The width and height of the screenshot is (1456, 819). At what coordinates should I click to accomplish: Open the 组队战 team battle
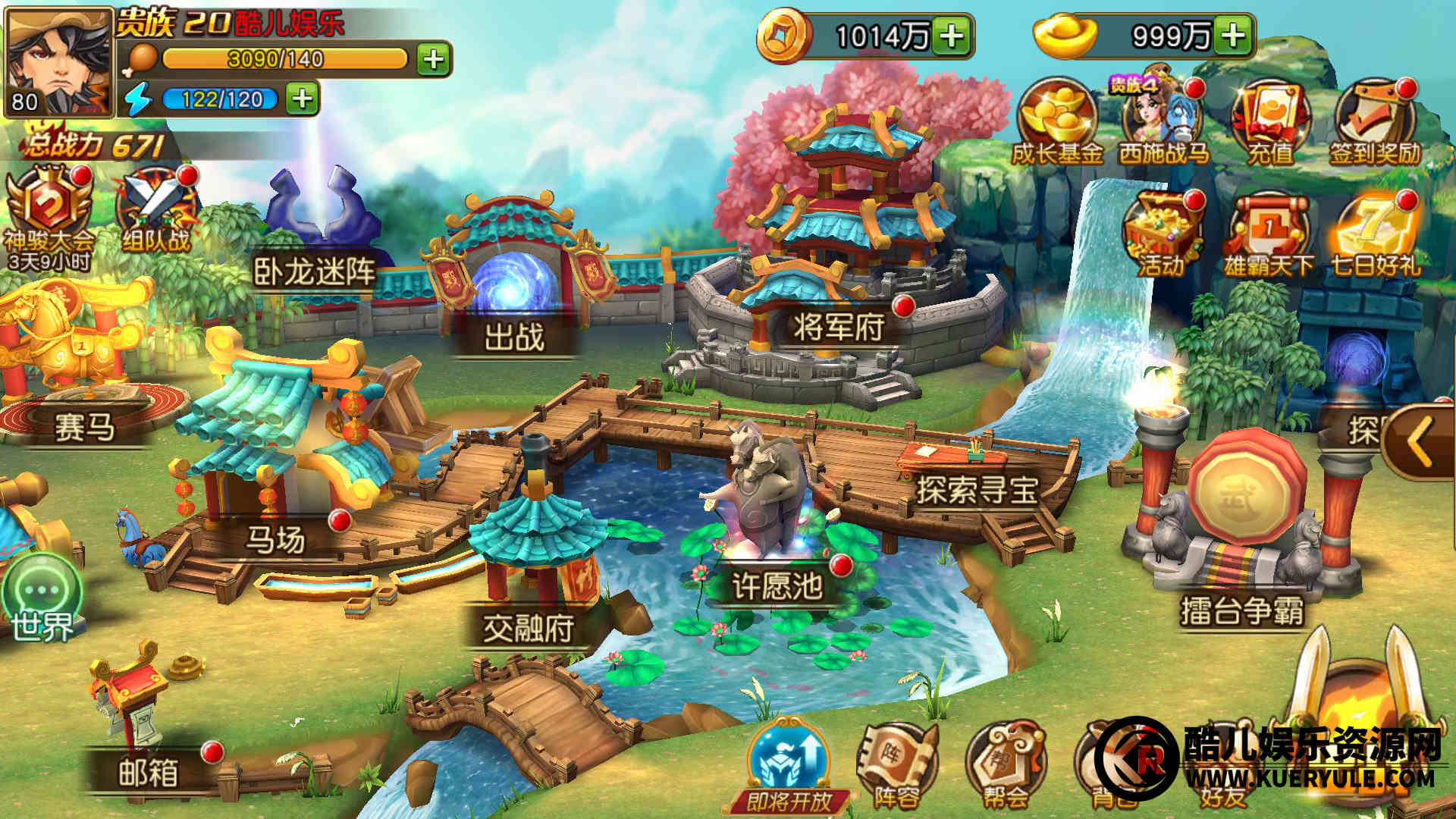pos(156,209)
